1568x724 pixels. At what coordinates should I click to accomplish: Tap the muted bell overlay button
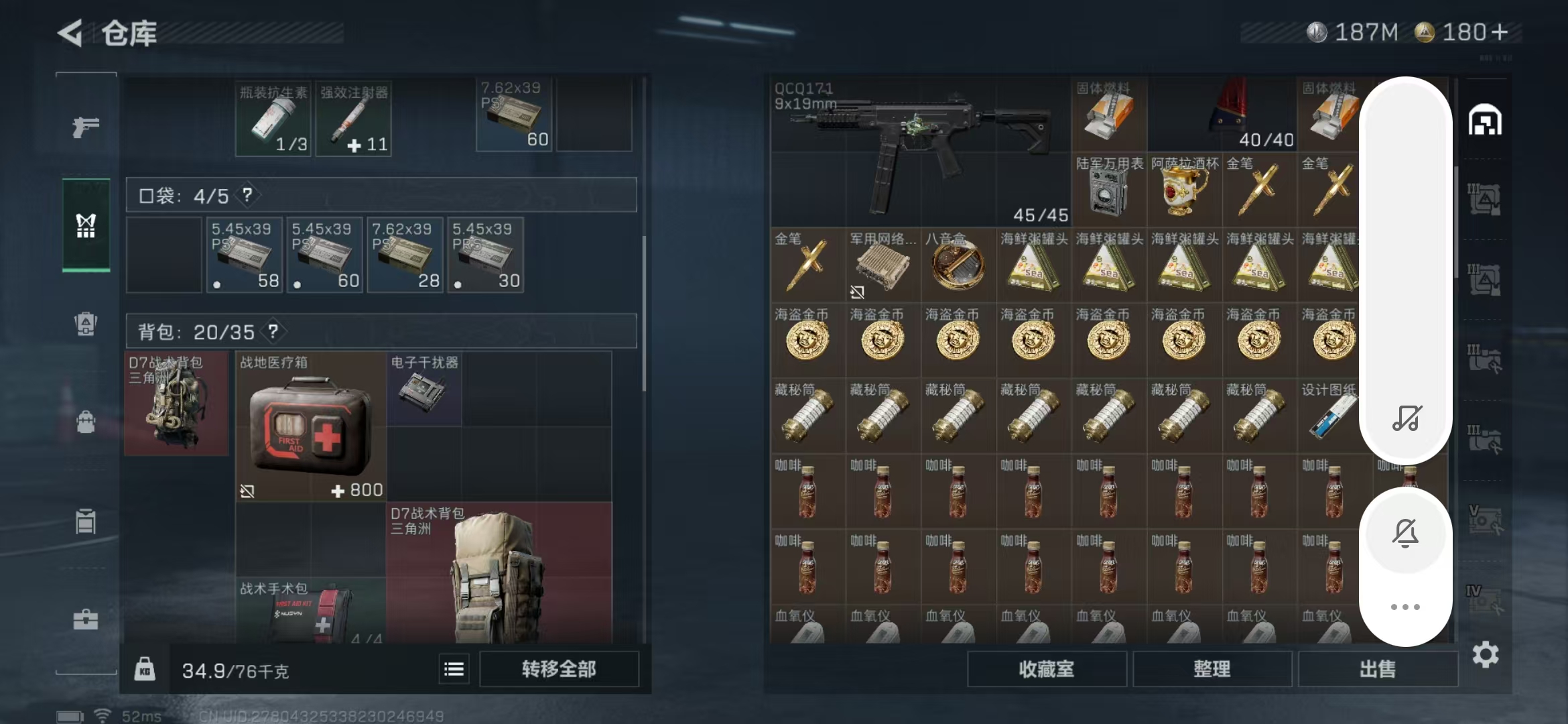pyautogui.click(x=1405, y=533)
